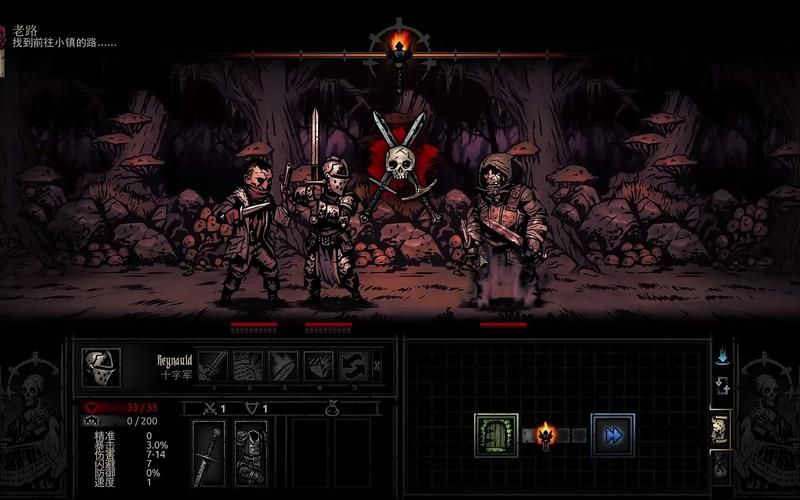Pick the second combat skill with gauntlet fist

248,366
